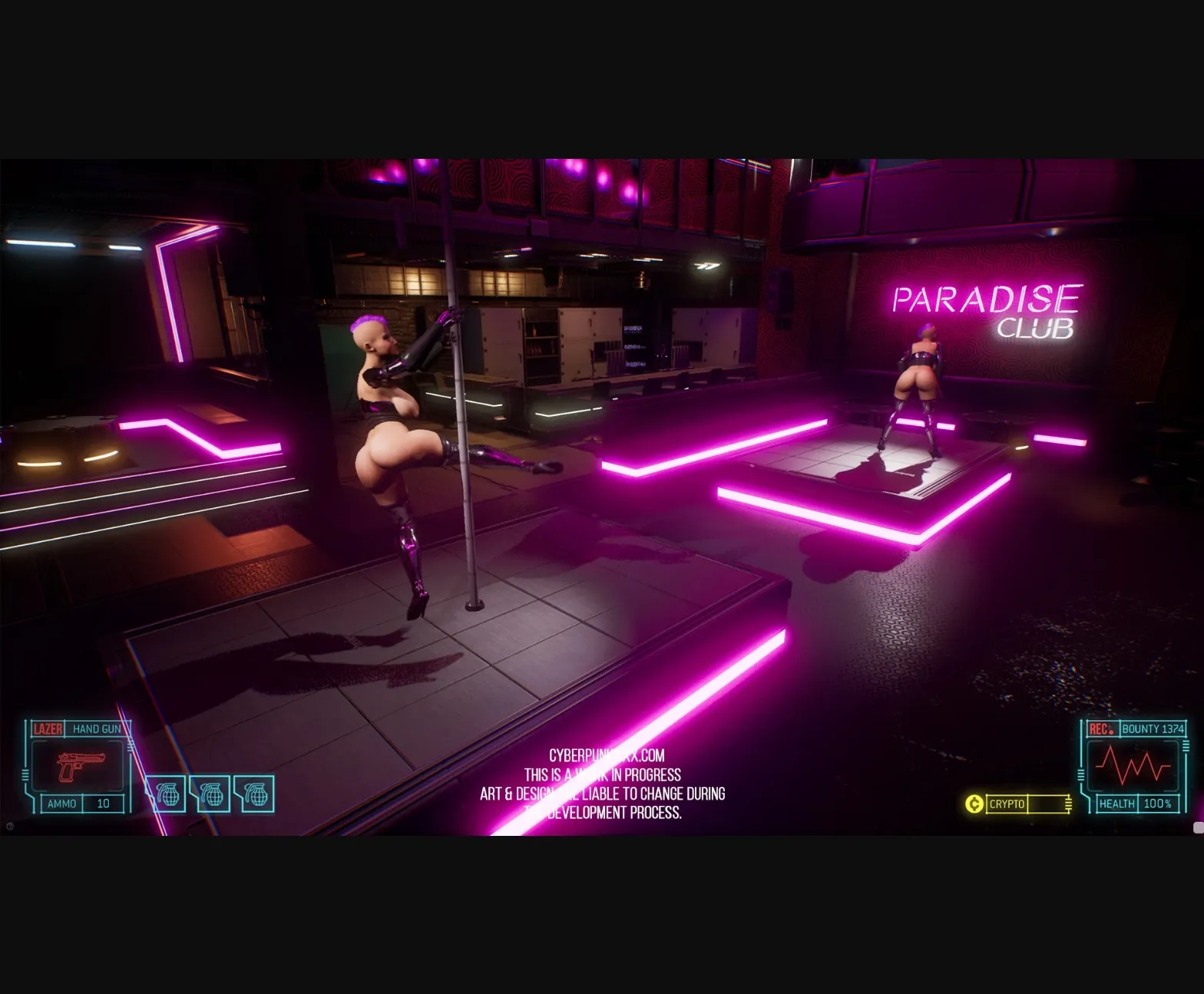Click the BOUNTY 1374 counter
This screenshot has height=994, width=1204.
1154,729
